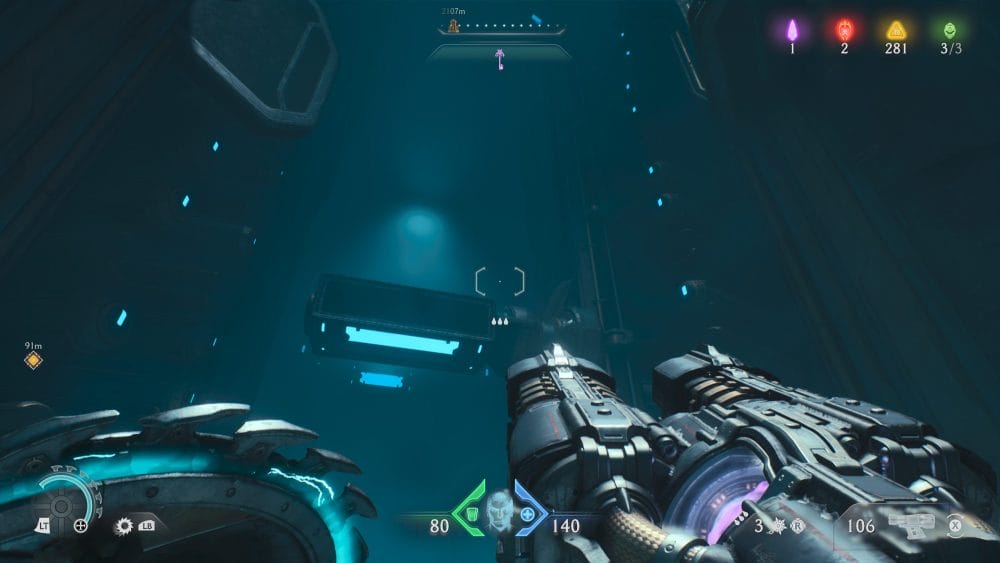Activate the shield rune sunburst icon
This screenshot has height=563, width=1000.
[125, 525]
